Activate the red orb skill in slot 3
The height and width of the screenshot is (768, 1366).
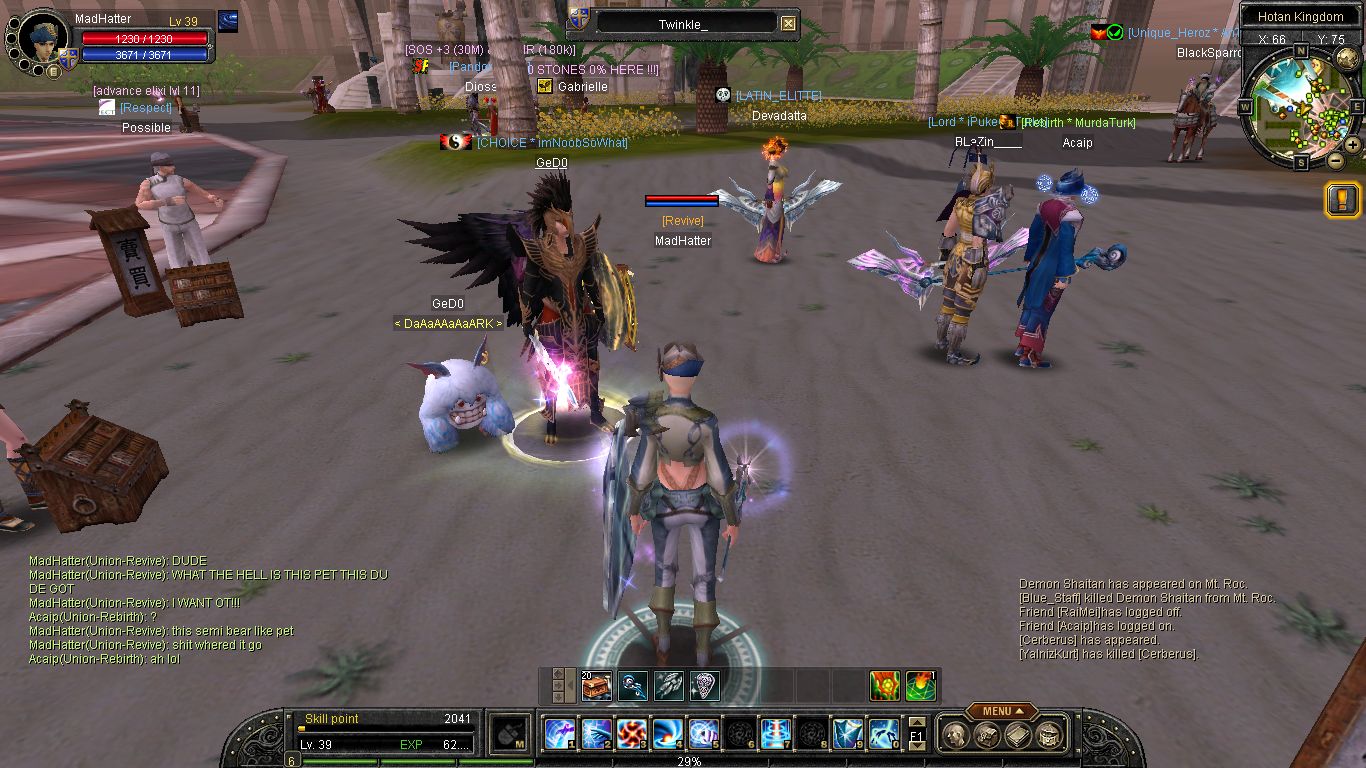coord(631,735)
